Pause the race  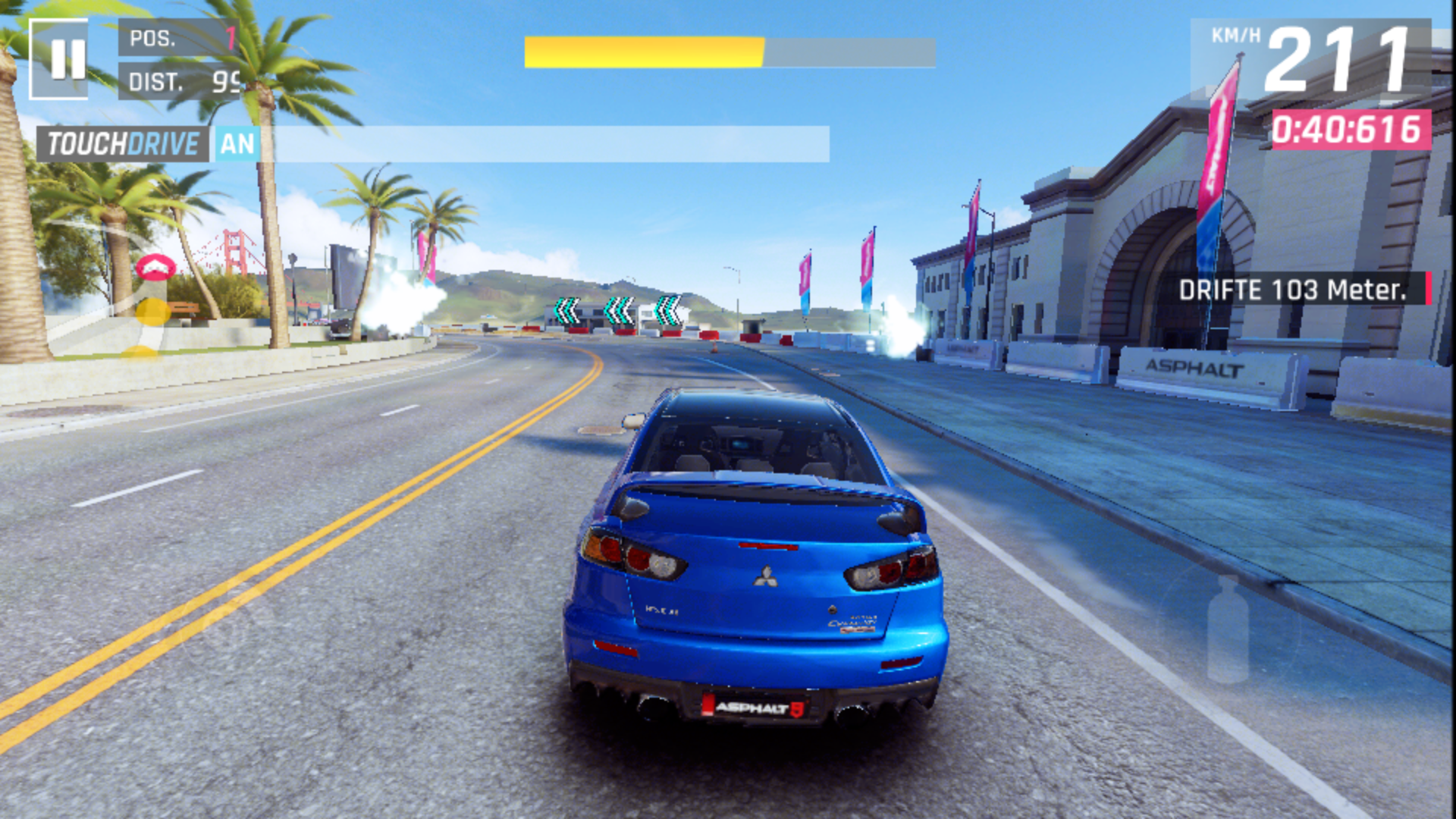pos(59,59)
